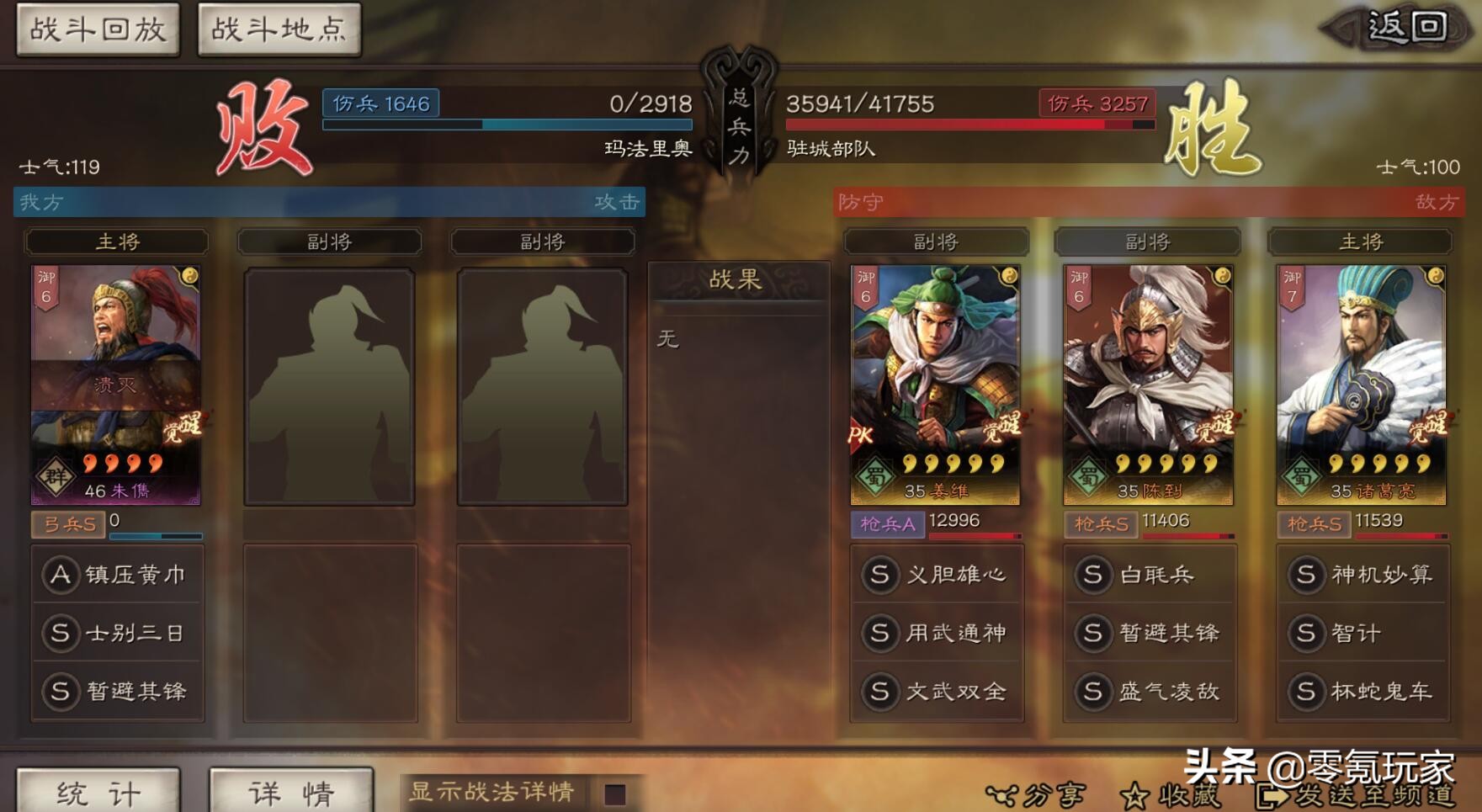
Task: Switch to the 主将 tab above 诸葛亮
Action: click(x=1361, y=241)
